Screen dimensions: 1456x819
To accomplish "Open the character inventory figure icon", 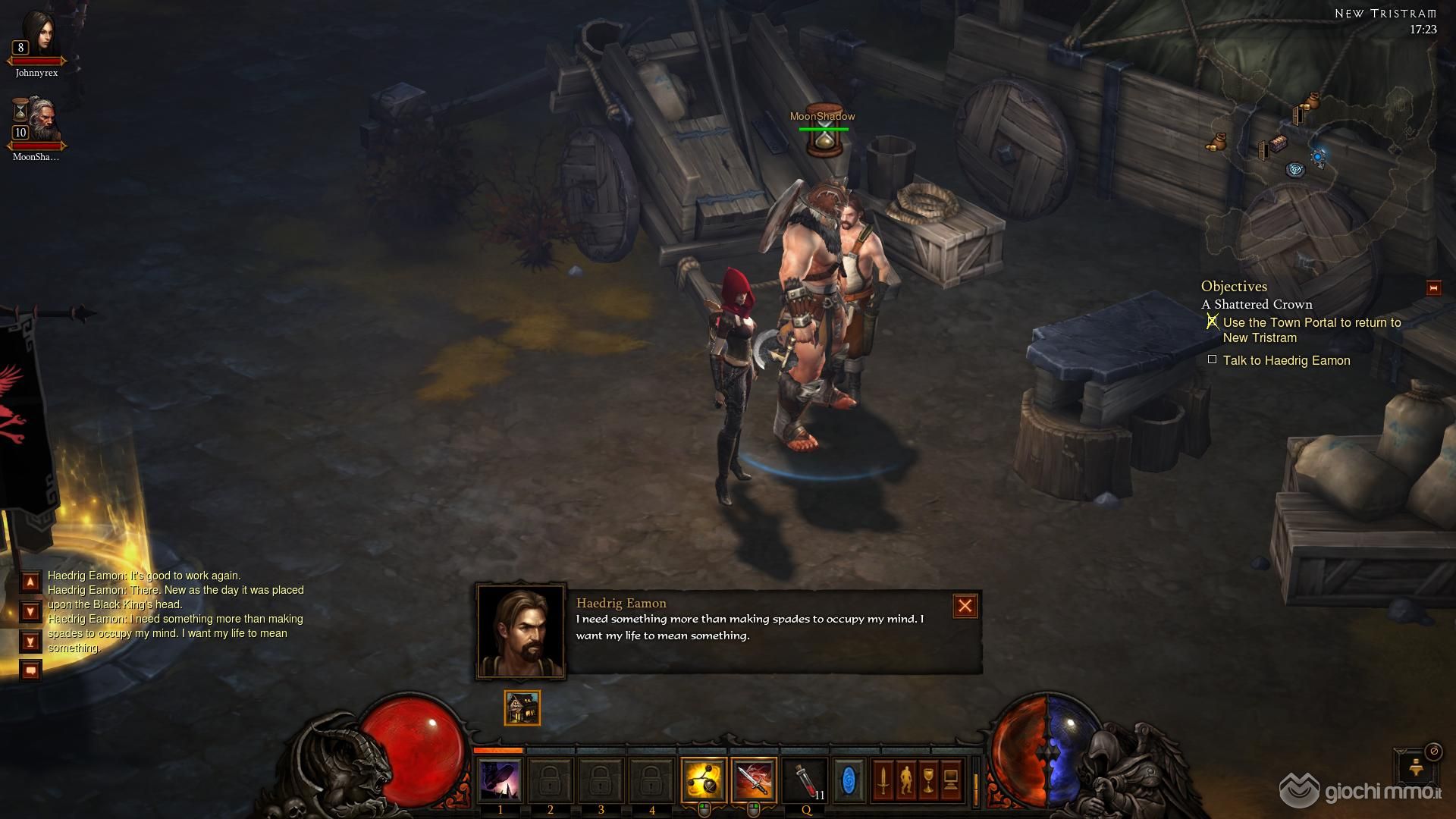I will click(x=905, y=780).
